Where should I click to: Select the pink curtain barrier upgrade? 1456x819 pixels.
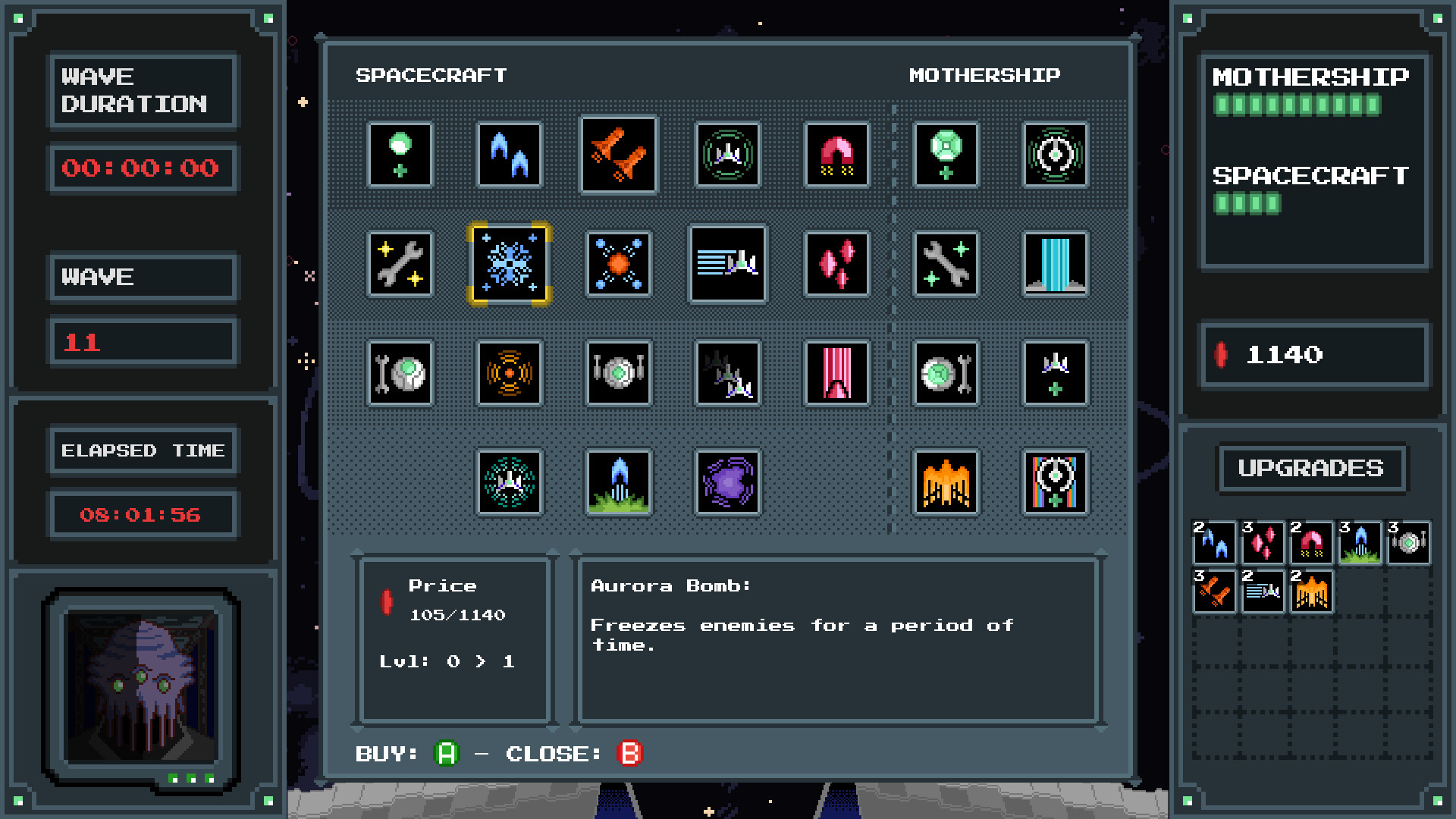tap(837, 374)
